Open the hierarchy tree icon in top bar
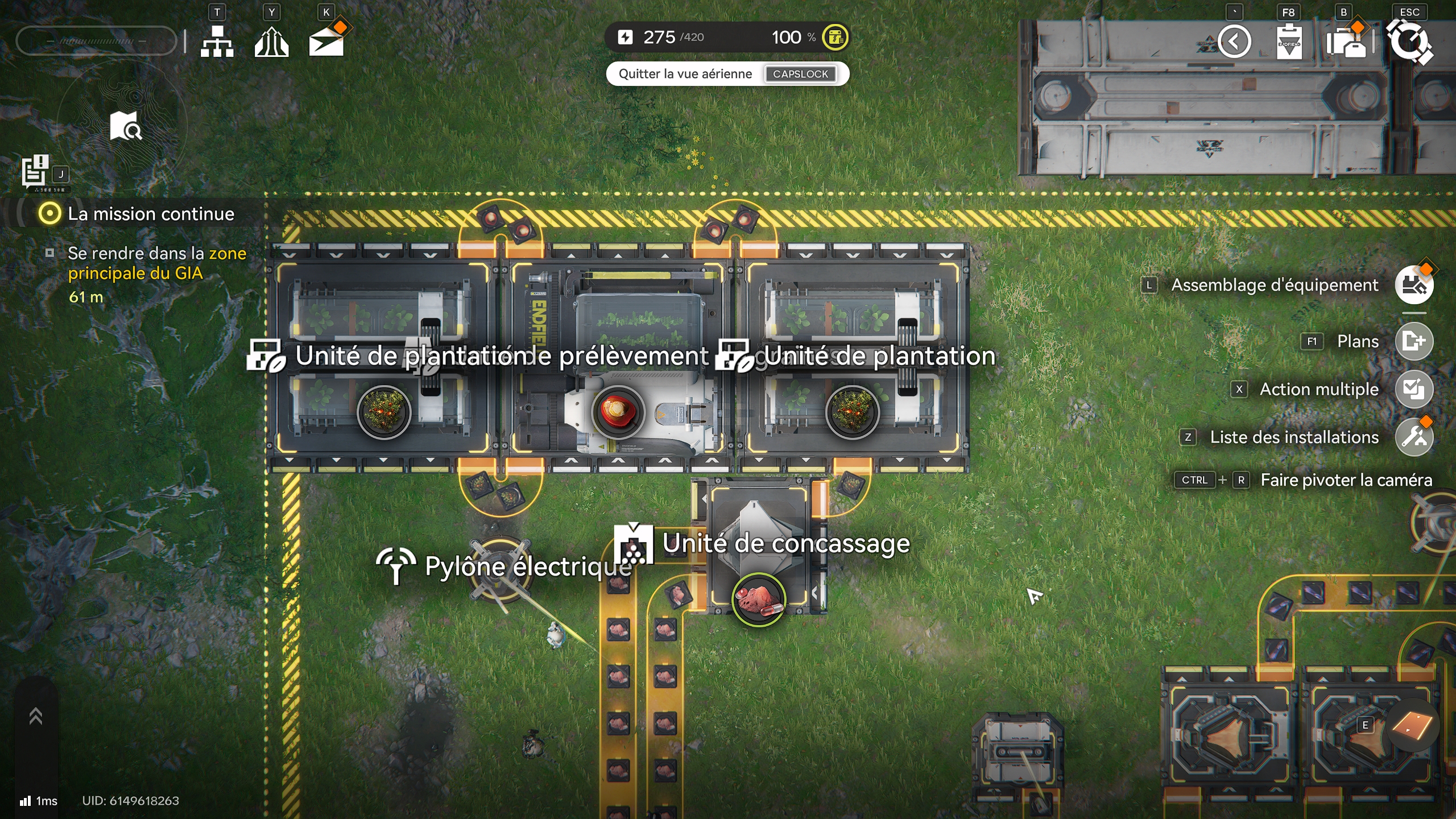 [x=217, y=41]
